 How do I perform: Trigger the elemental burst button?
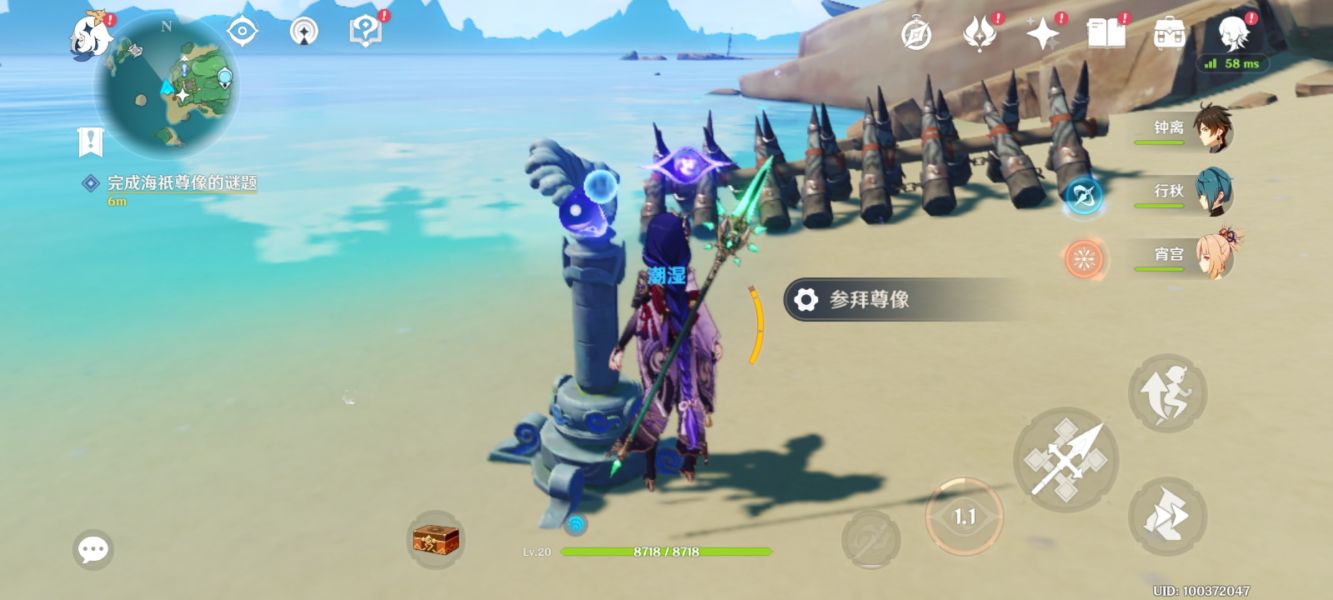pyautogui.click(x=870, y=539)
